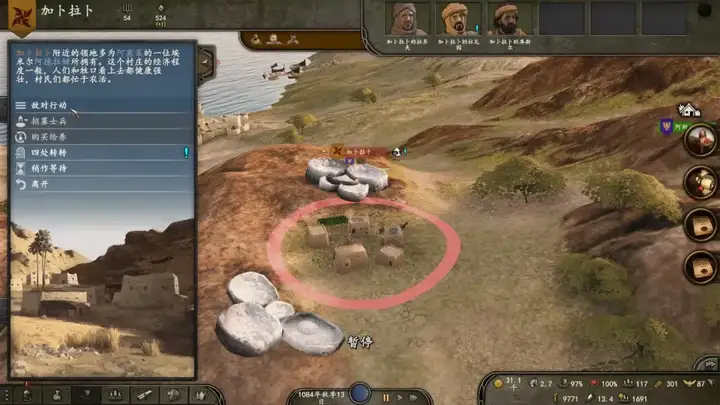This screenshot has height=405, width=720.
Task: Click the pause time control button
Action: pos(386,397)
